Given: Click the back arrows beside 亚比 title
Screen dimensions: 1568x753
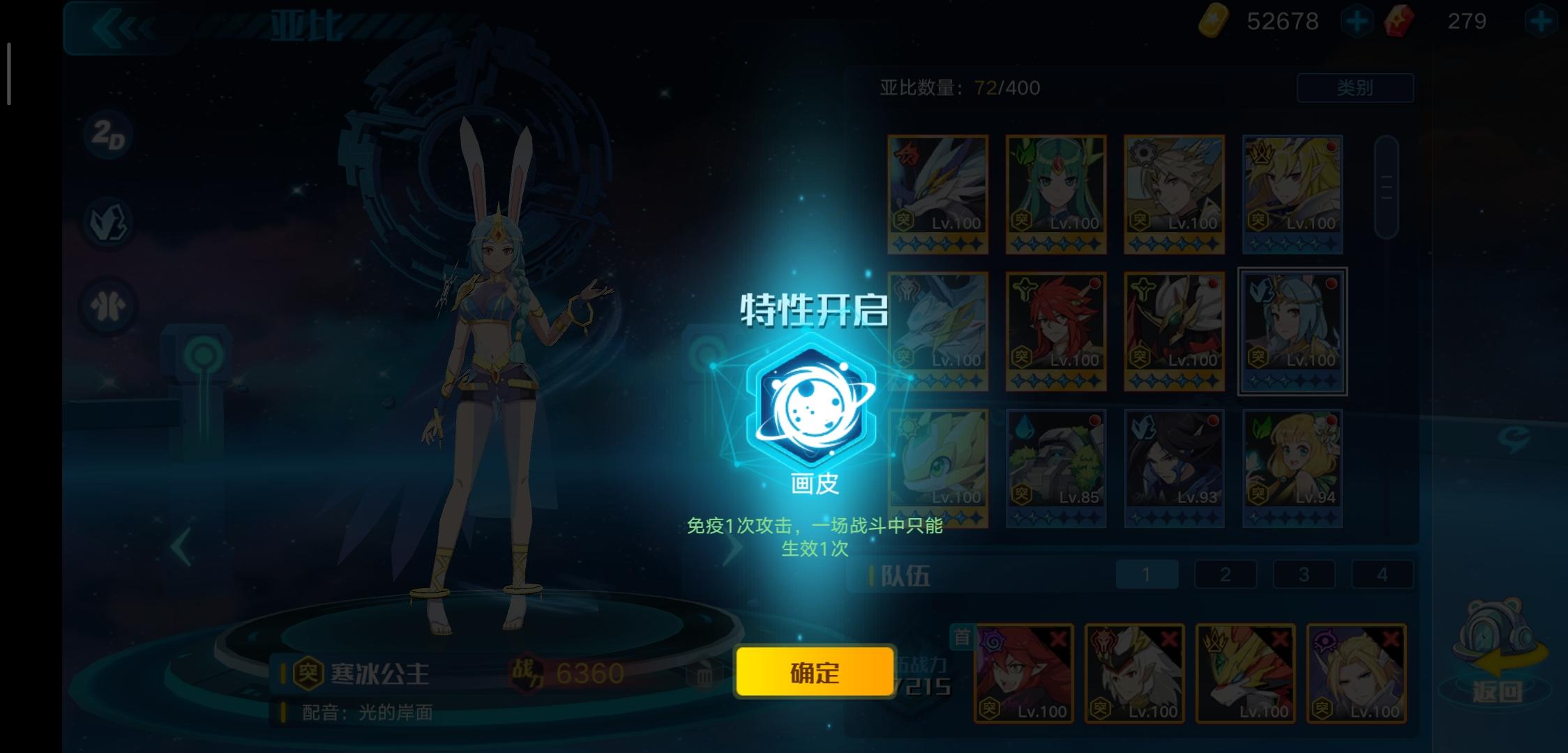Looking at the screenshot, I should [120, 28].
